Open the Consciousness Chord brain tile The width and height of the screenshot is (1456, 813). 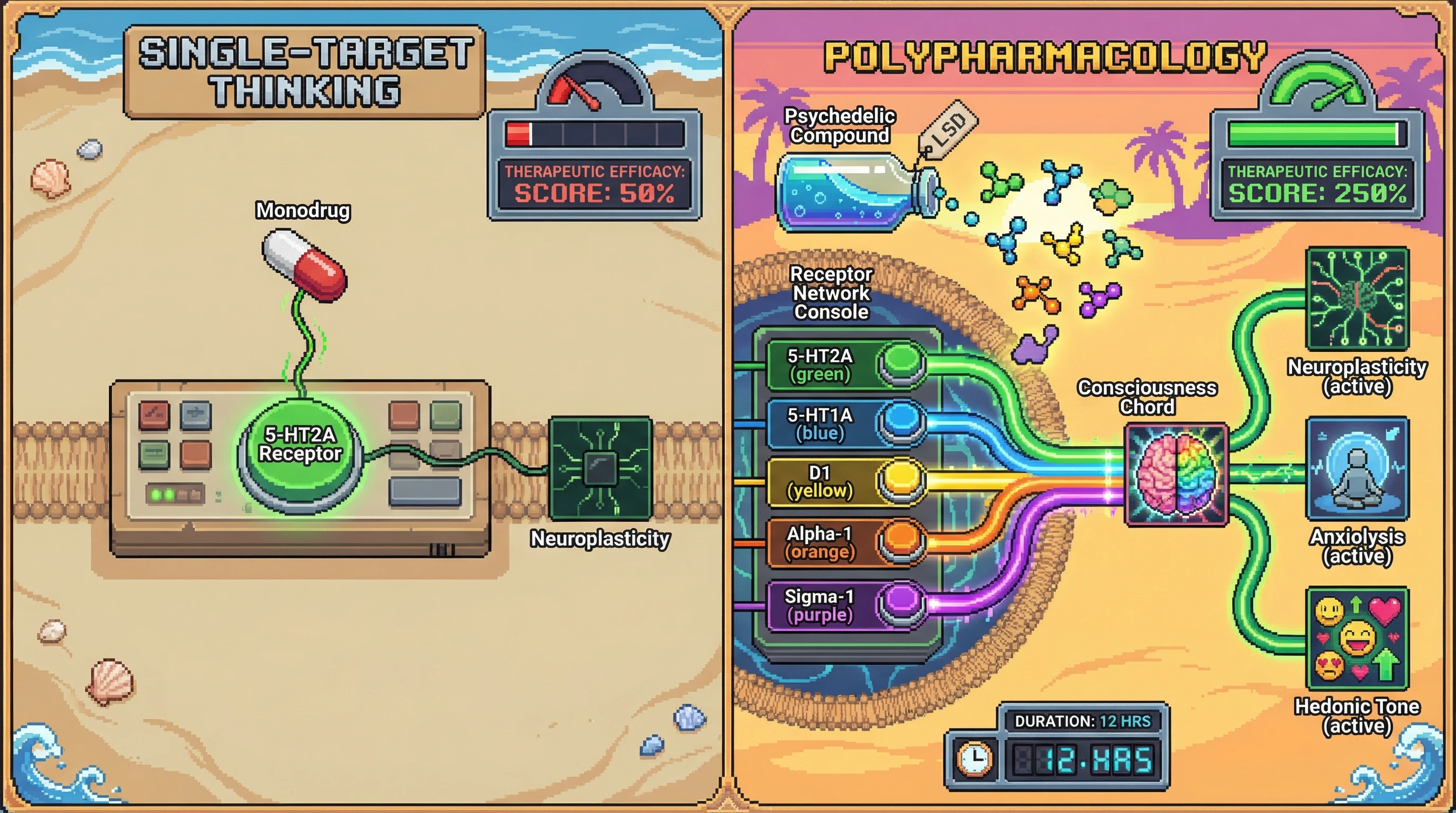pos(1176,474)
